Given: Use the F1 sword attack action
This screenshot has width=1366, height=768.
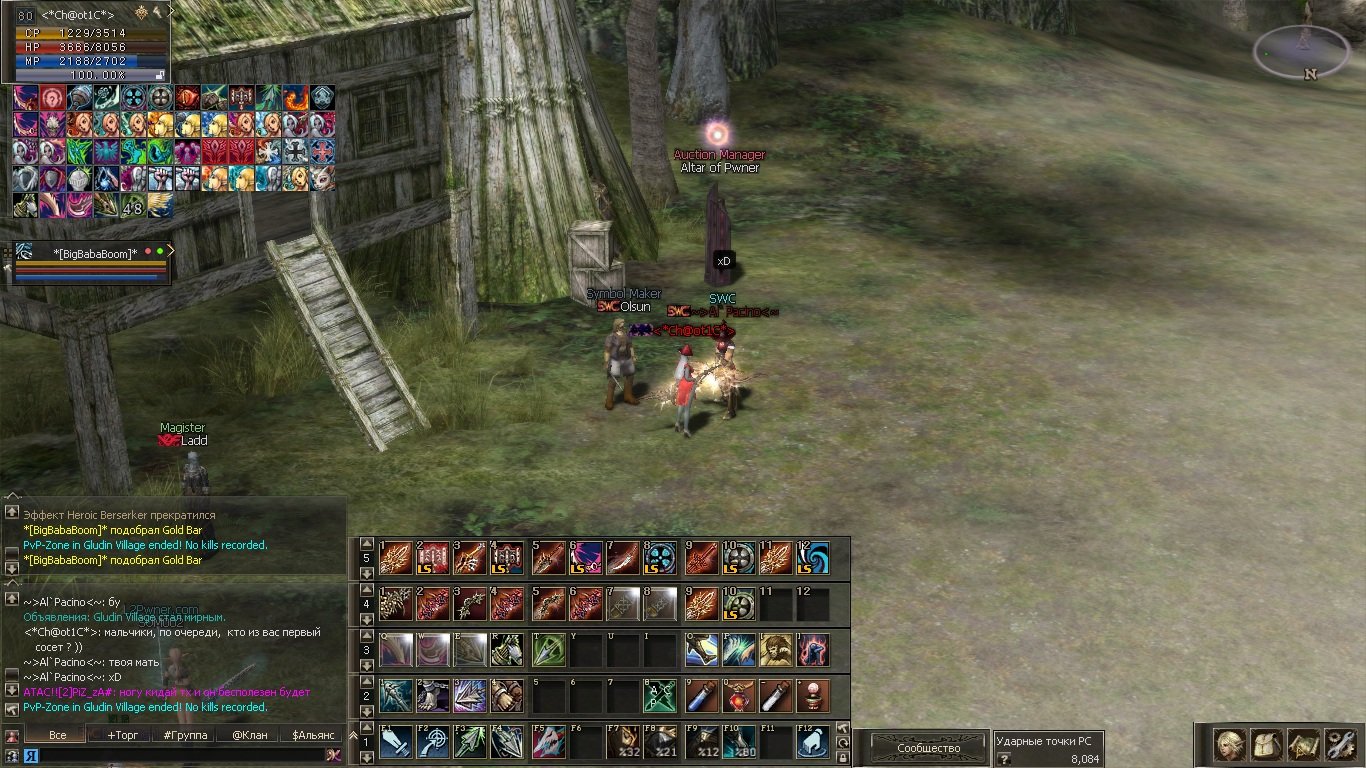Looking at the screenshot, I should 395,743.
